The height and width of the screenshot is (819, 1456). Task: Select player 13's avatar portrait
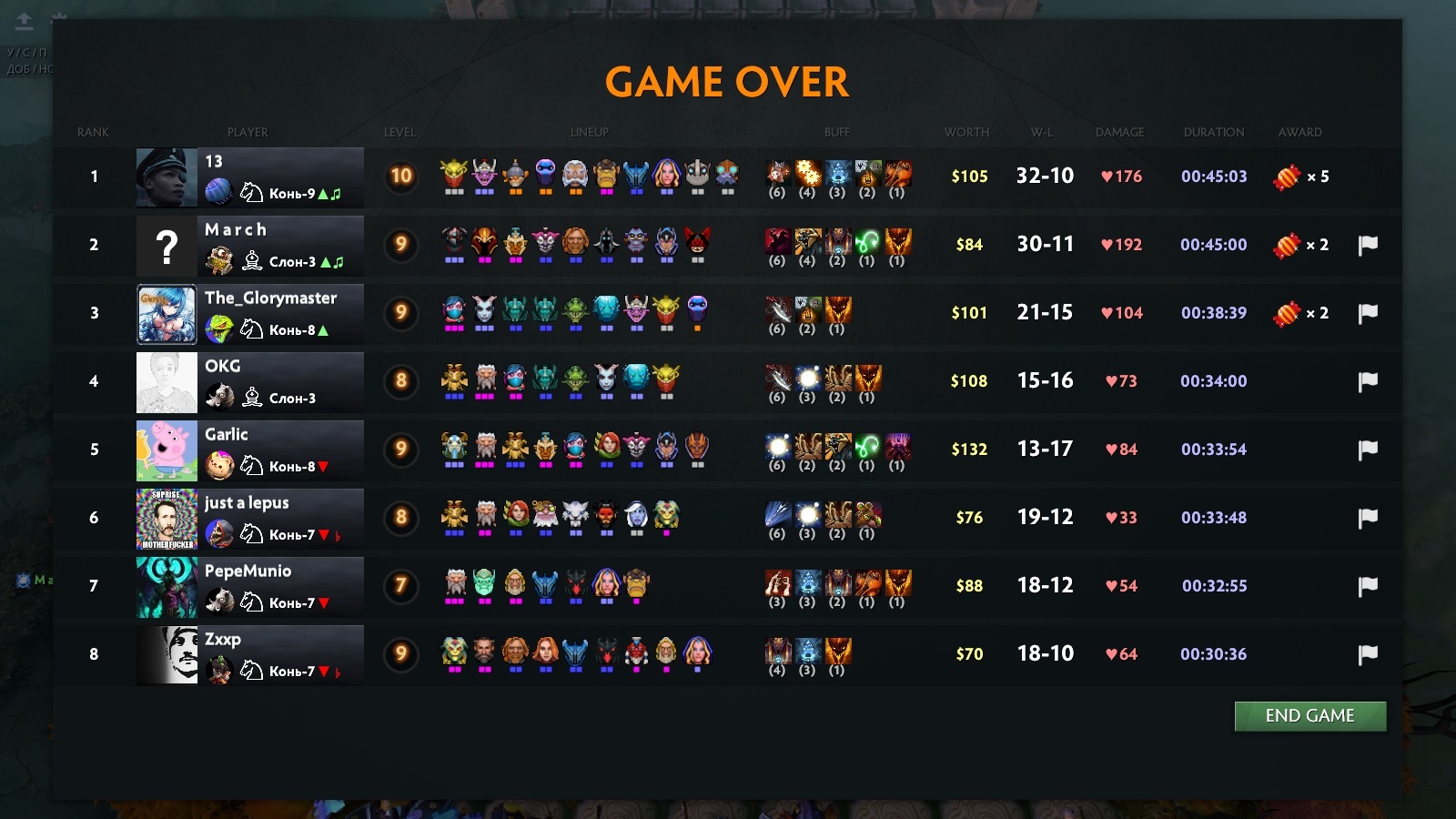(x=167, y=177)
